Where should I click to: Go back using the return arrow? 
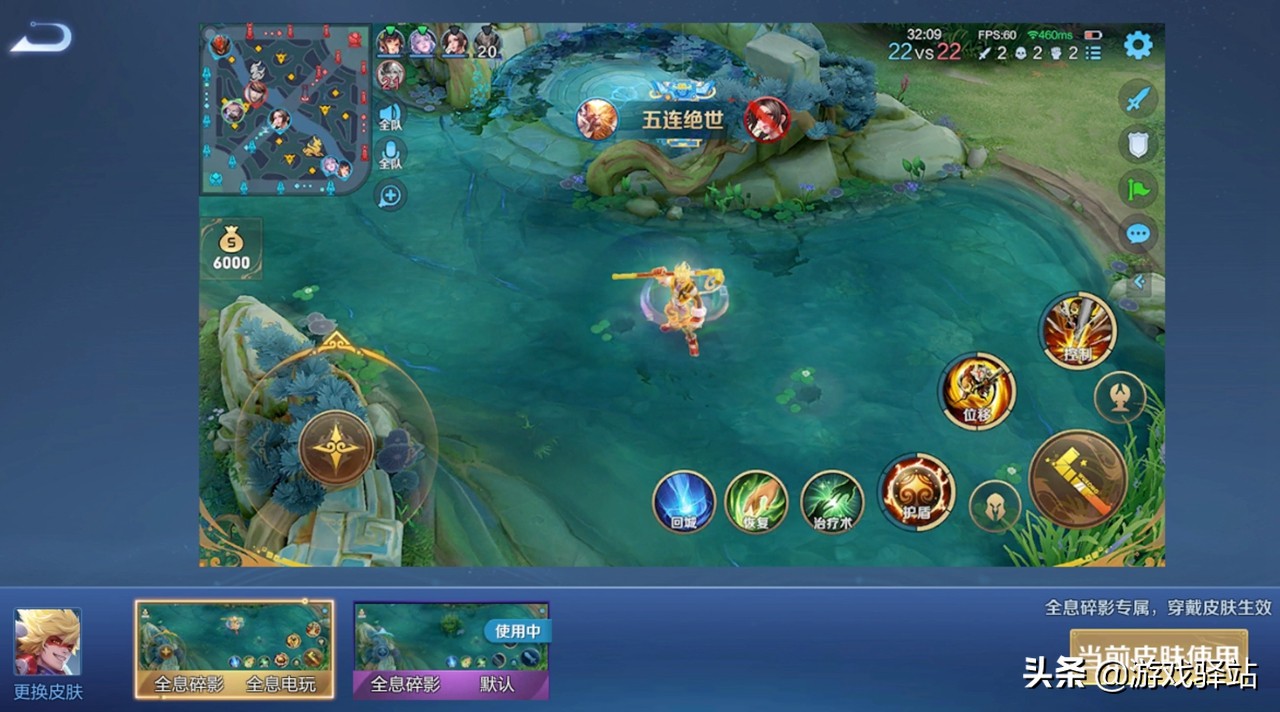[x=41, y=38]
